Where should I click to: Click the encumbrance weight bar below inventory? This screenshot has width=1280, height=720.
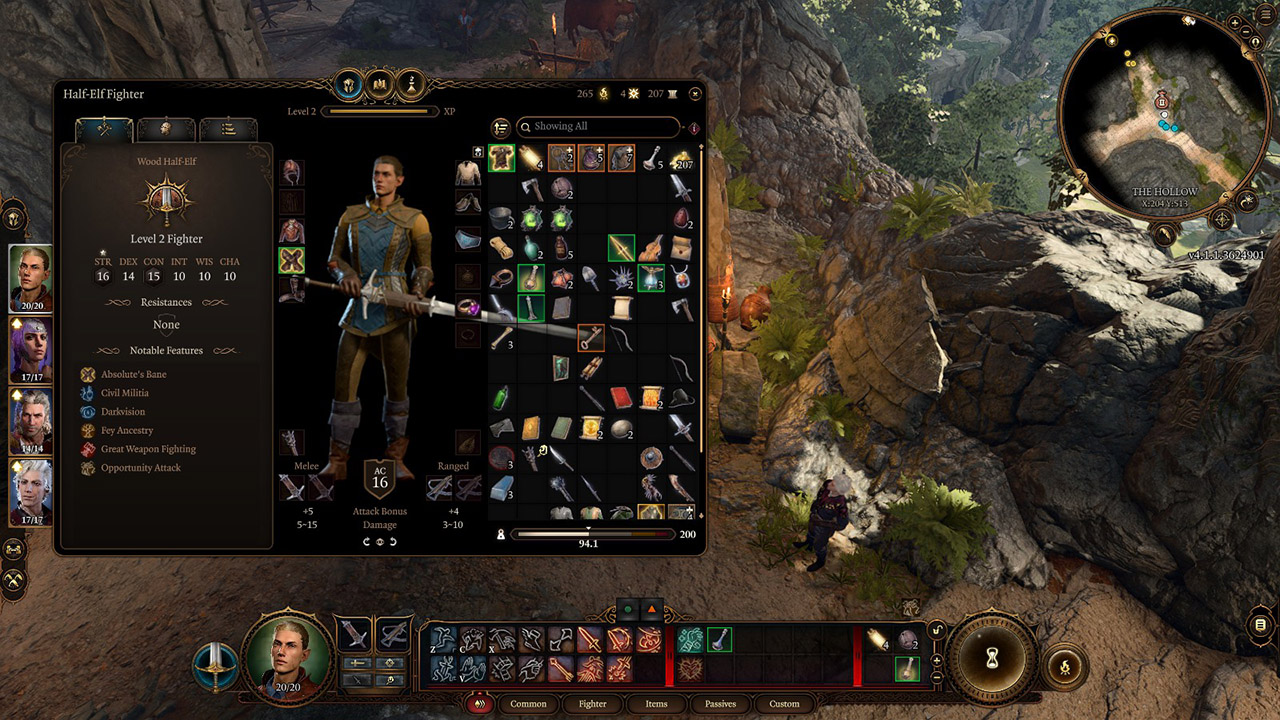590,533
